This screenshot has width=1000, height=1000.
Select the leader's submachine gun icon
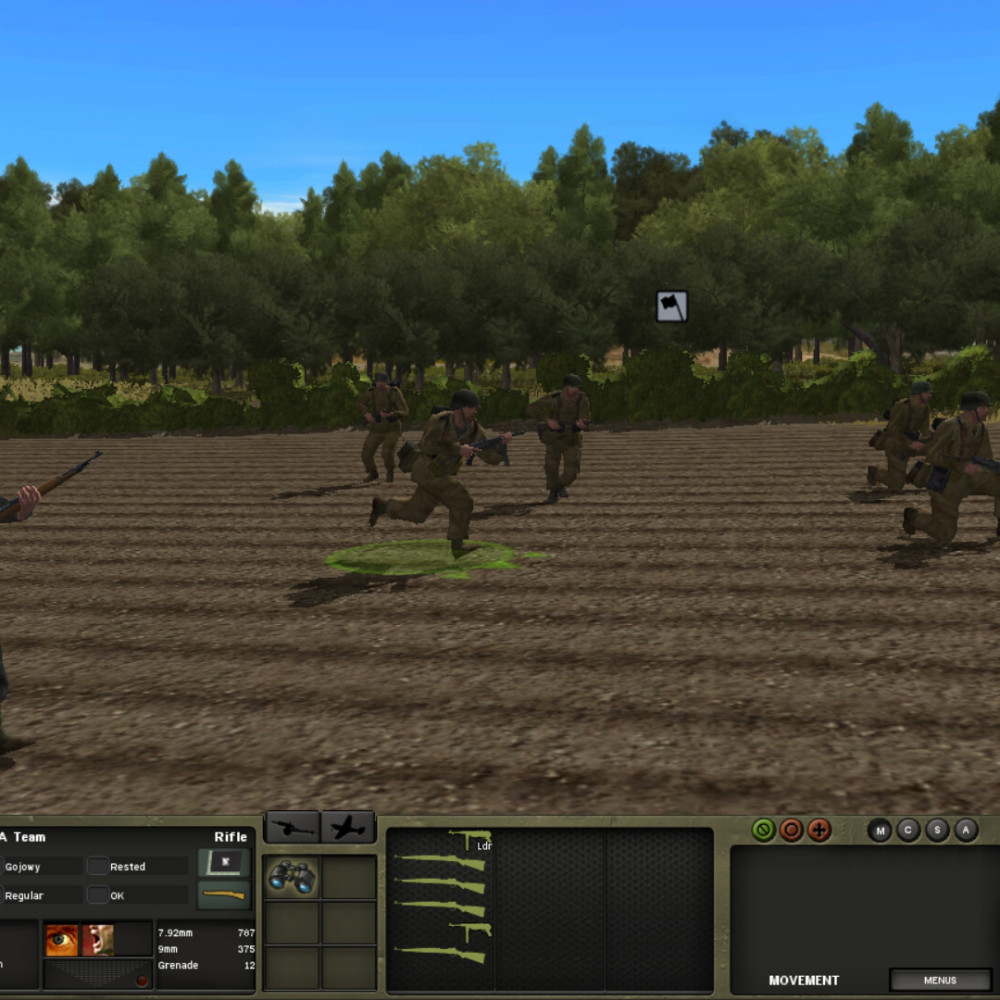click(470, 839)
